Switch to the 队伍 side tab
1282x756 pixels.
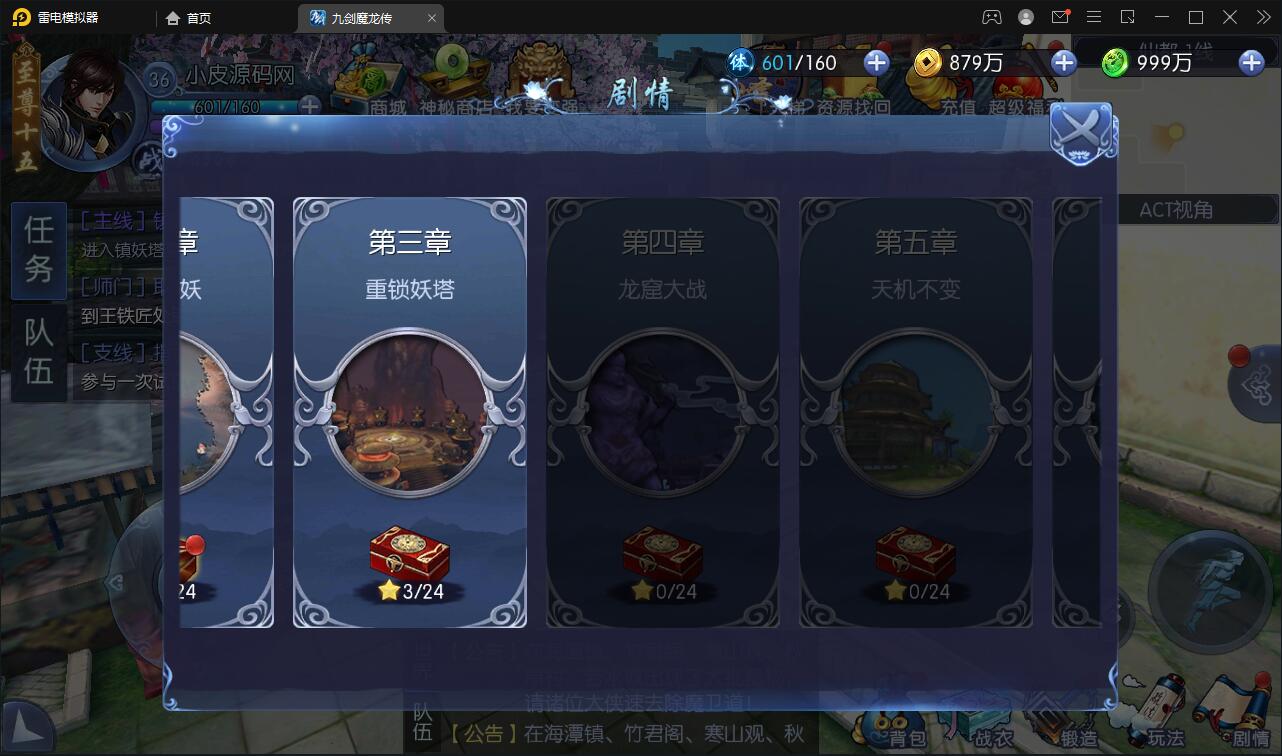pos(37,344)
